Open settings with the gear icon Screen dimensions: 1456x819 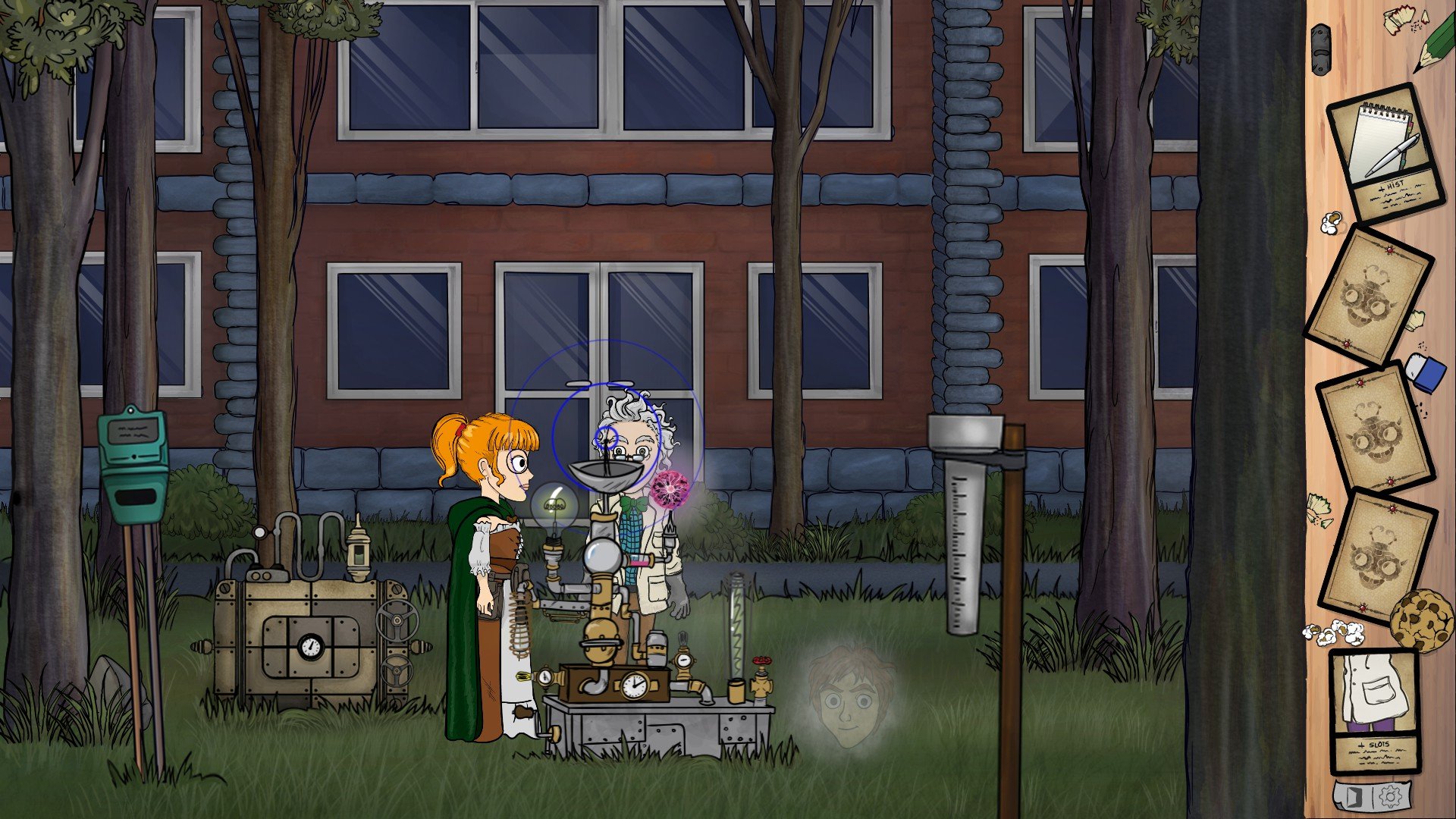(x=1391, y=796)
